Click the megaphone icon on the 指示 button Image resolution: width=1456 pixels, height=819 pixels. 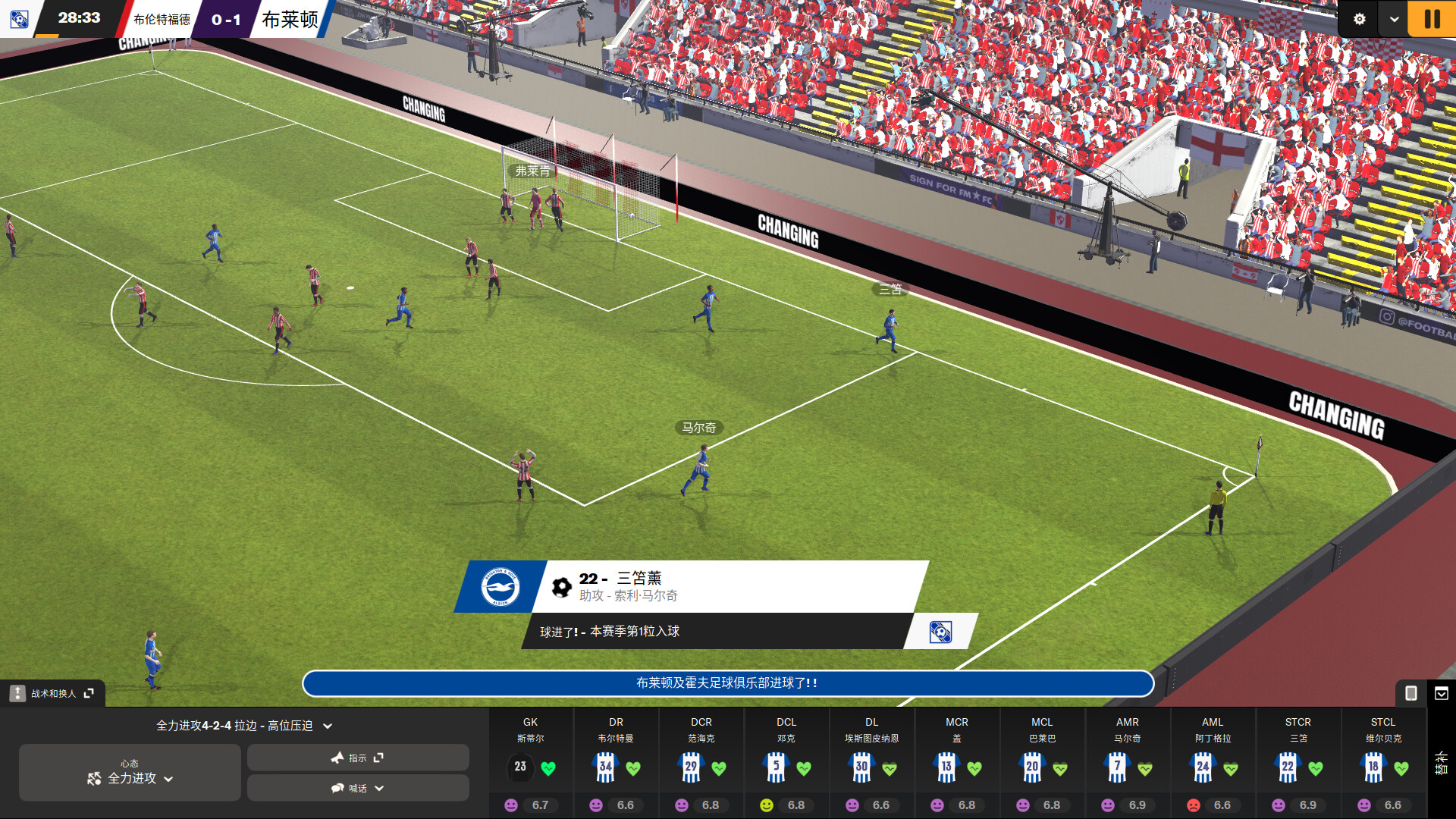[x=336, y=757]
